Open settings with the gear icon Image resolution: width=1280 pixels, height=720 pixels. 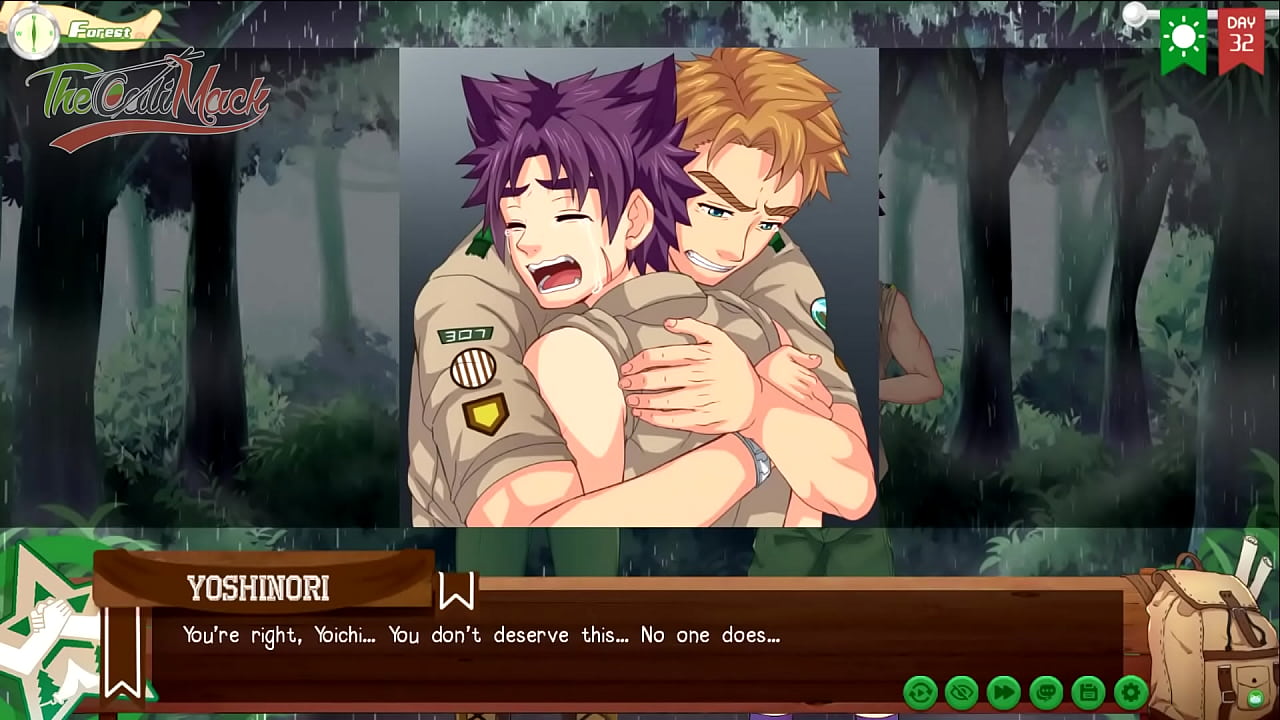coord(1130,692)
